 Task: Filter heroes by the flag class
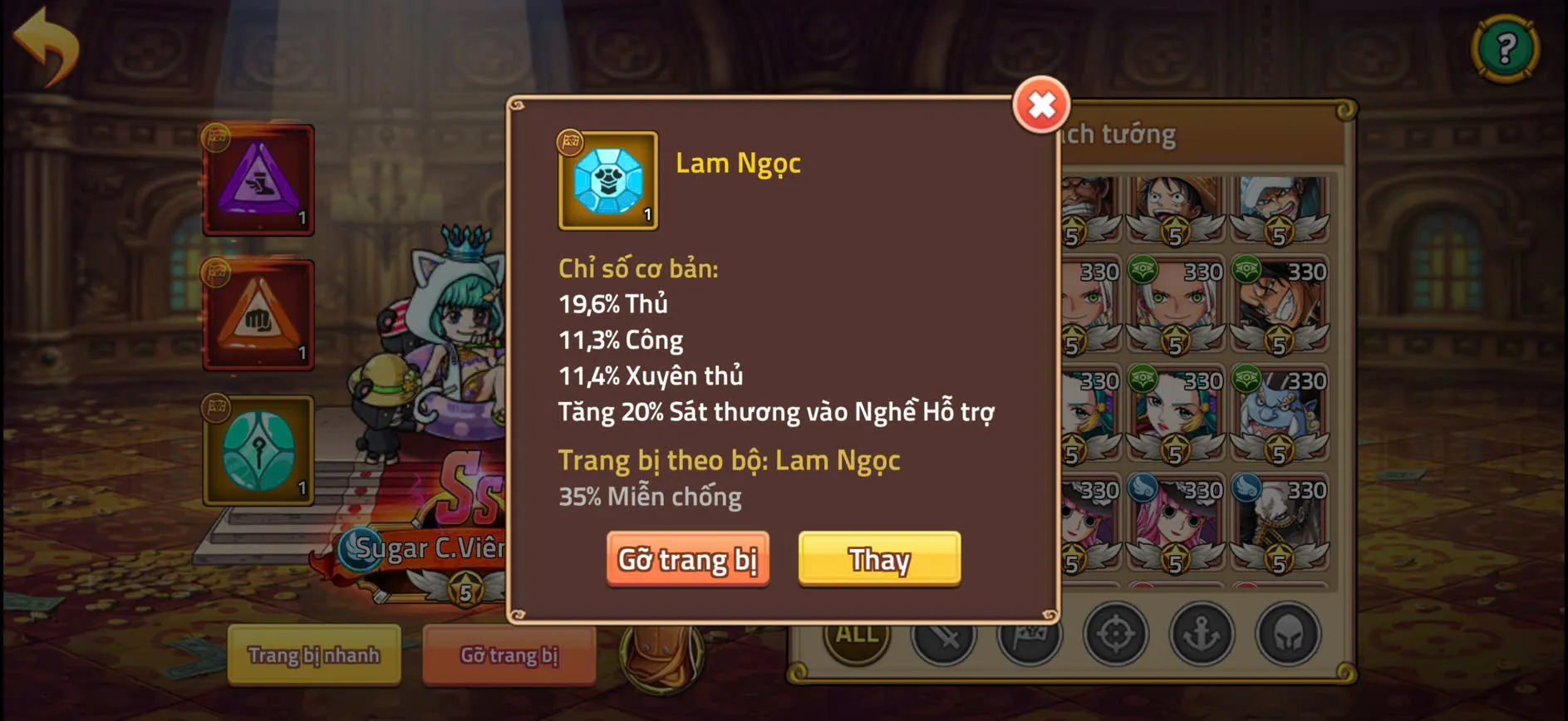1030,637
